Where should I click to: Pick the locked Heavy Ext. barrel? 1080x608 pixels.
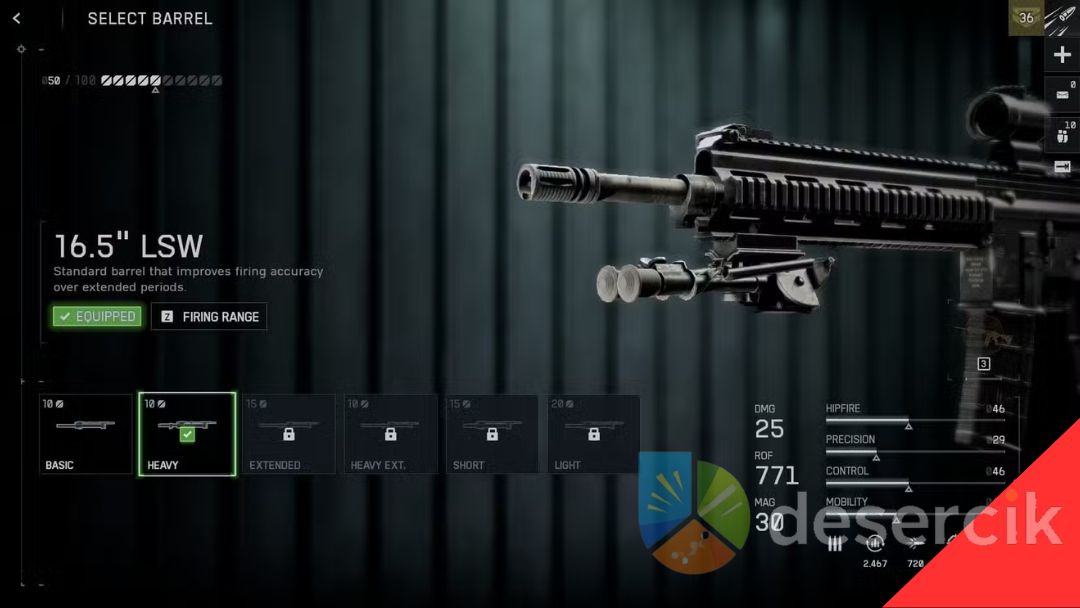pyautogui.click(x=390, y=434)
